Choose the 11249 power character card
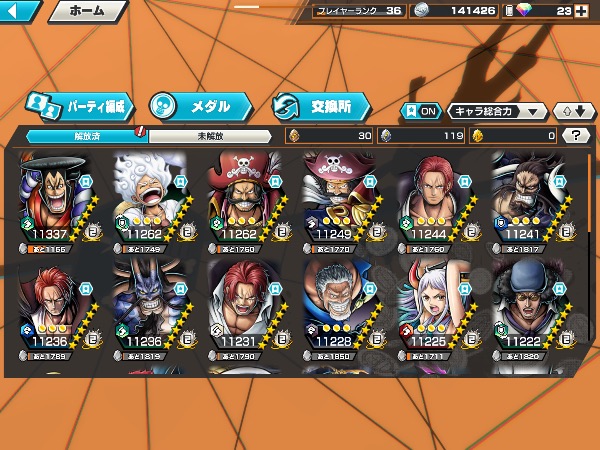600x450 pixels. [x=341, y=198]
